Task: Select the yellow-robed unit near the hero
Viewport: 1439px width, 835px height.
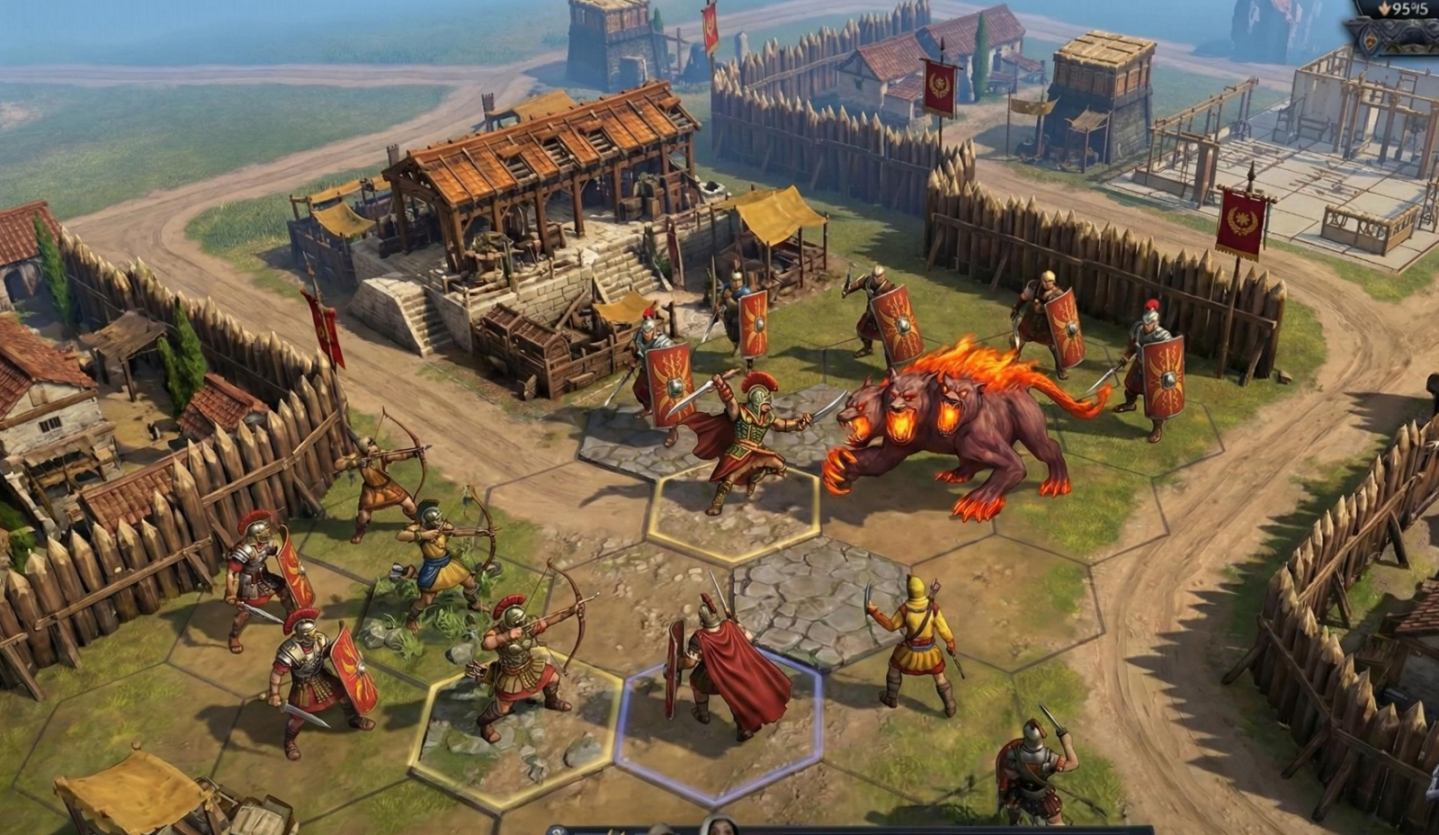Action: point(920,640)
